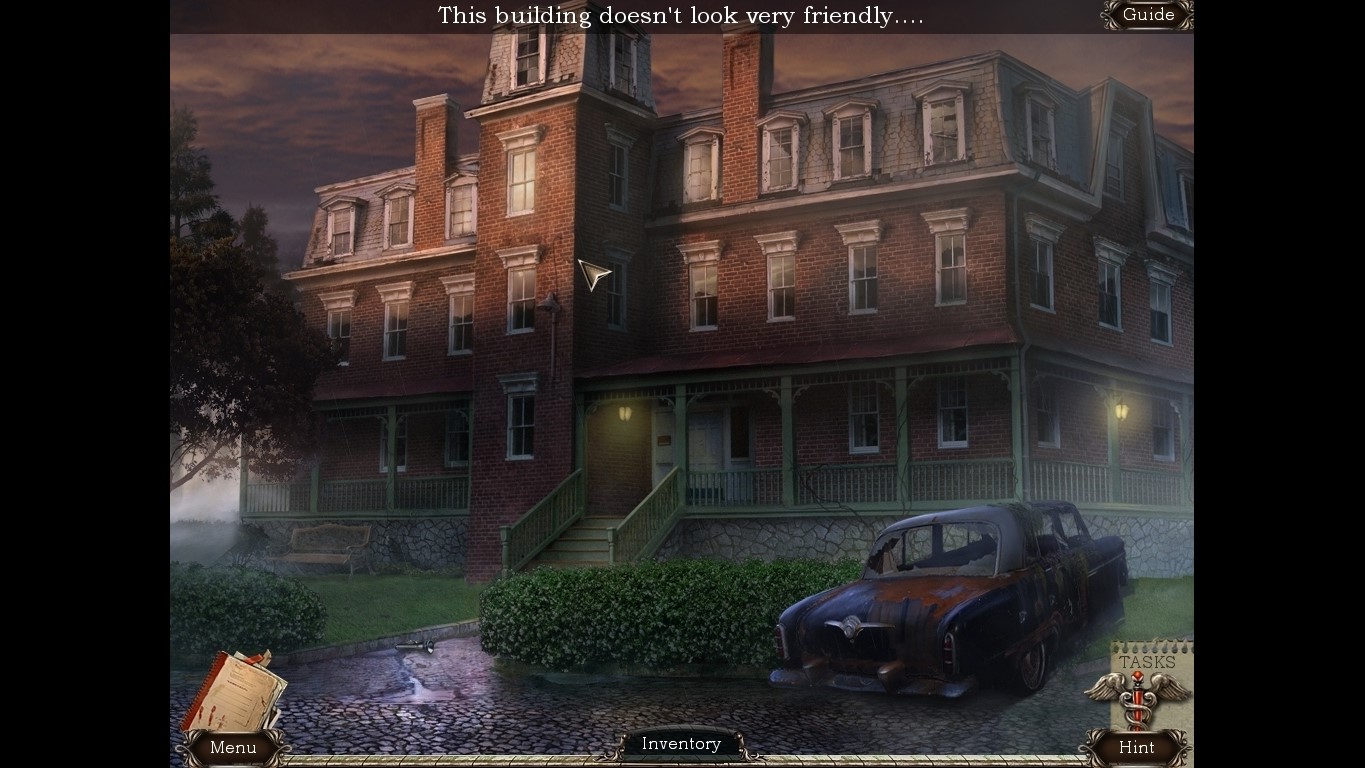The height and width of the screenshot is (768, 1365).
Task: Open the Inventory panel
Action: [681, 743]
